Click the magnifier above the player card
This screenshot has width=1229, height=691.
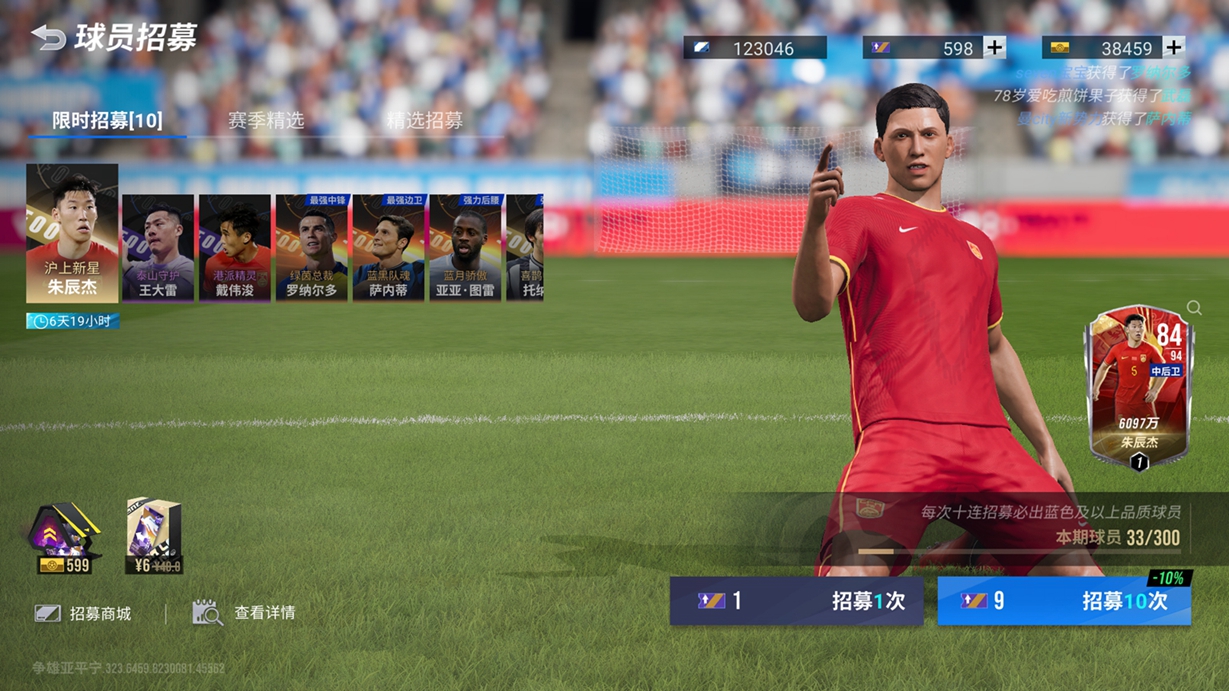1194,308
